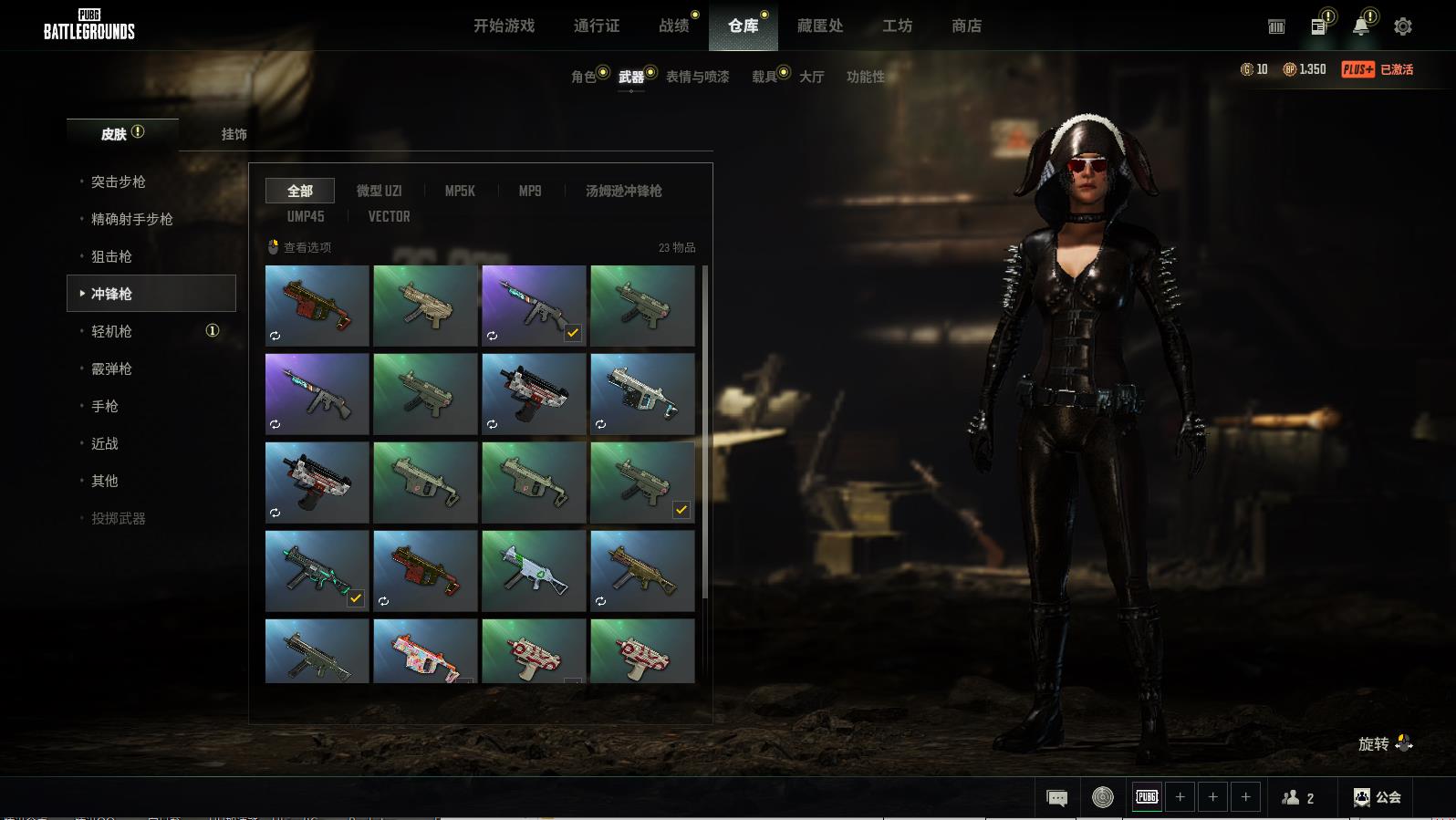Filter skins by 微型 UZI
Image resolution: width=1456 pixels, height=820 pixels.
point(379,191)
